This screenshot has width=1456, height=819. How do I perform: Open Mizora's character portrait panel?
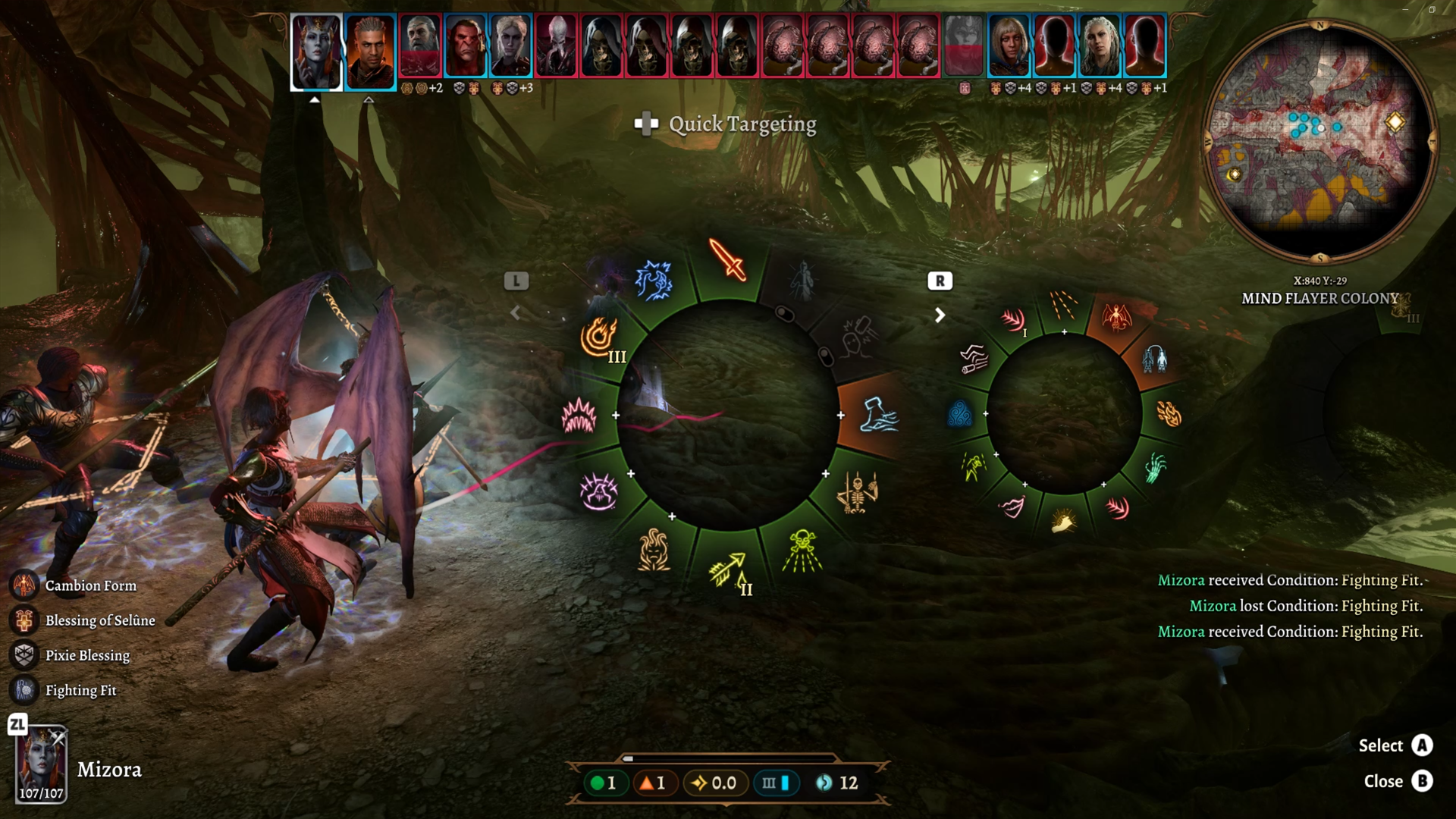coord(41,764)
